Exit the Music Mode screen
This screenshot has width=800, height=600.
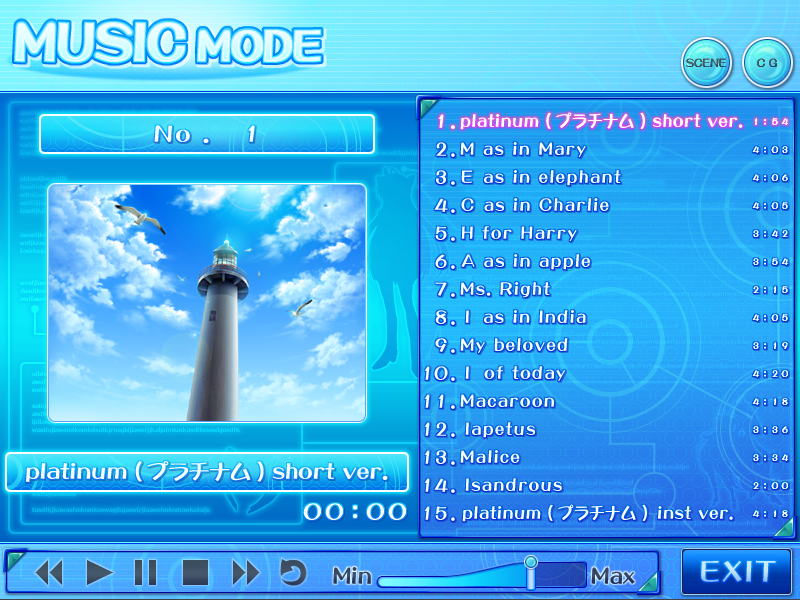(737, 572)
